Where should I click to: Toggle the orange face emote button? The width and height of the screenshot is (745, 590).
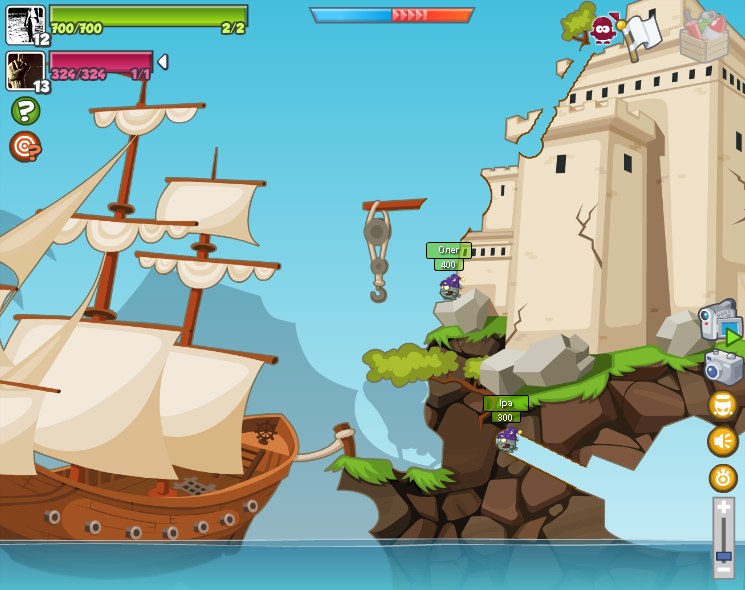point(723,405)
